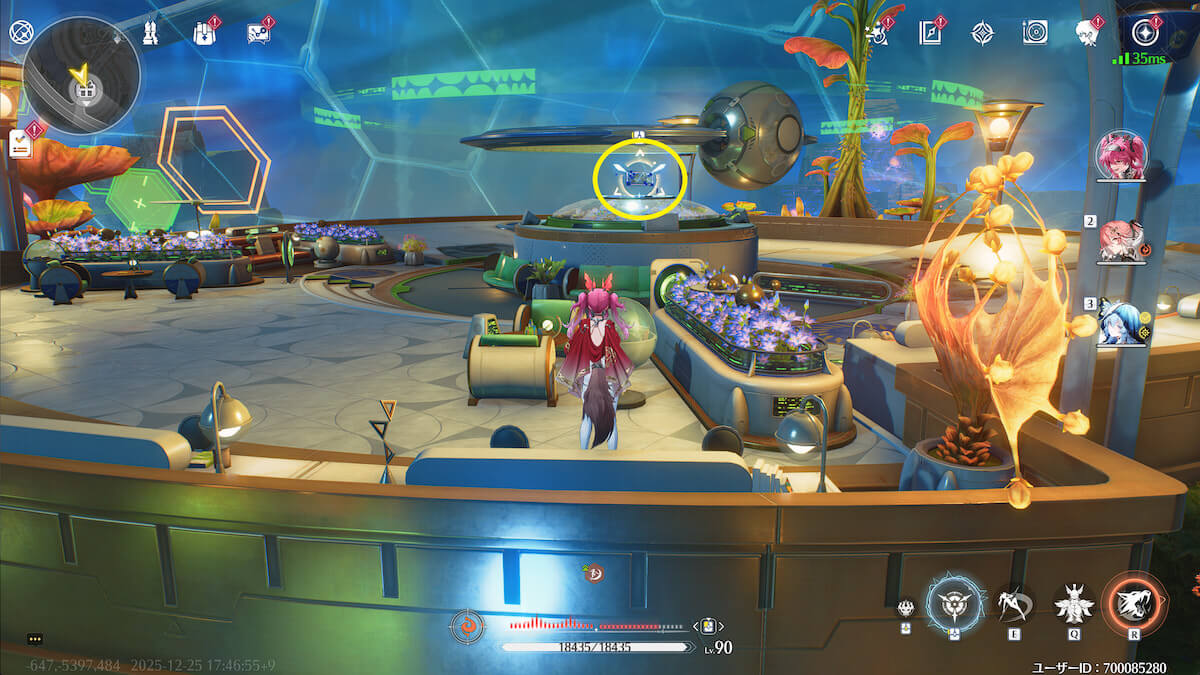Switch to blue-haired party member 3

[x=1121, y=322]
